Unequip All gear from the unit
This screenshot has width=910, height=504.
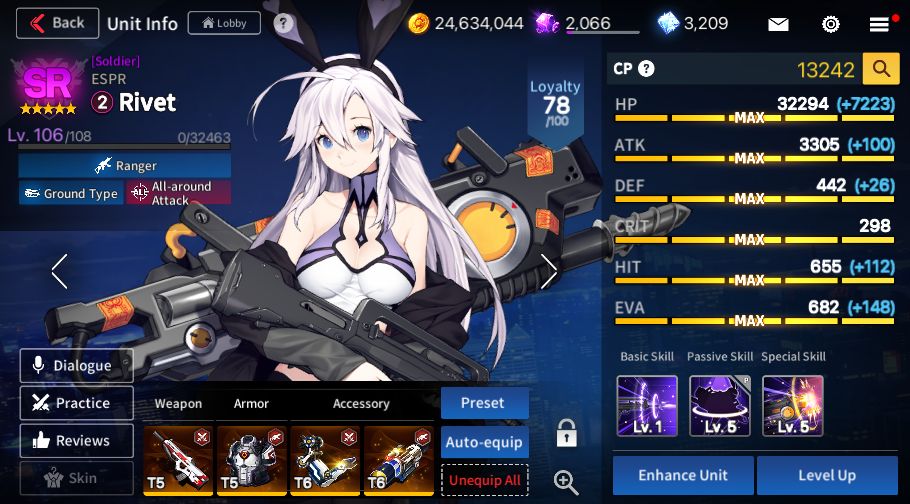[x=485, y=479]
